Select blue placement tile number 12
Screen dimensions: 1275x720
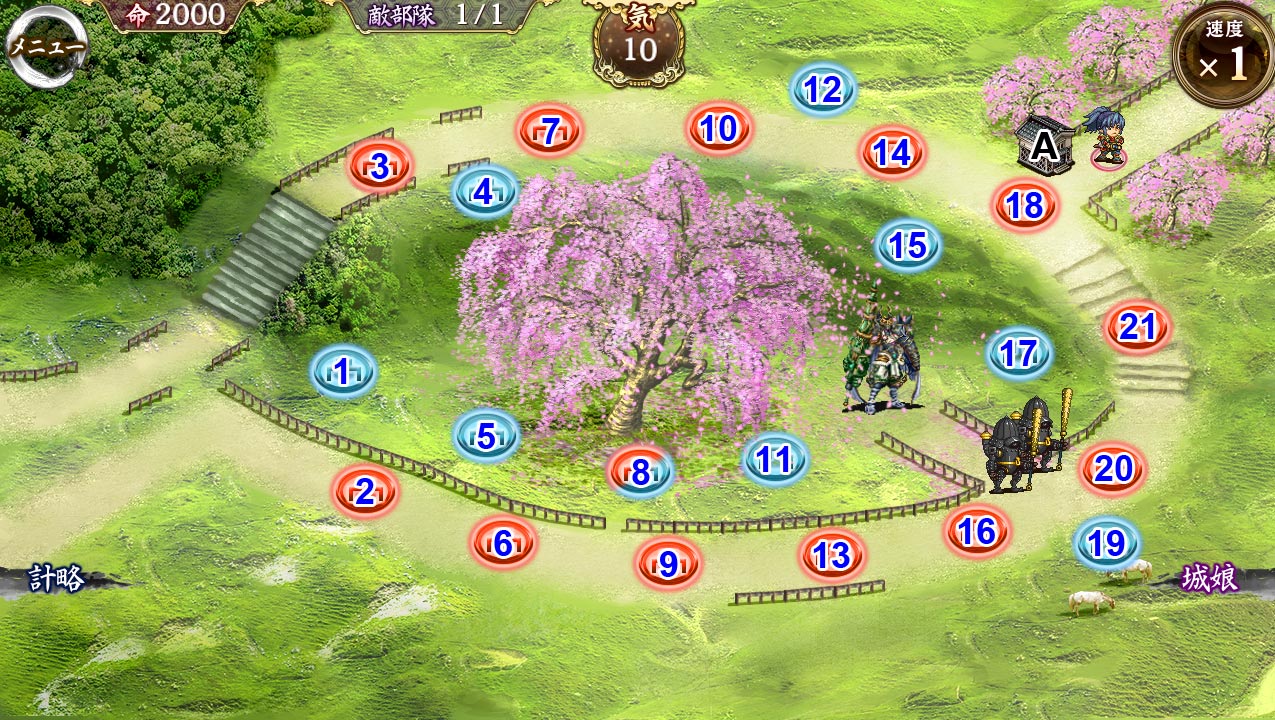coord(823,91)
